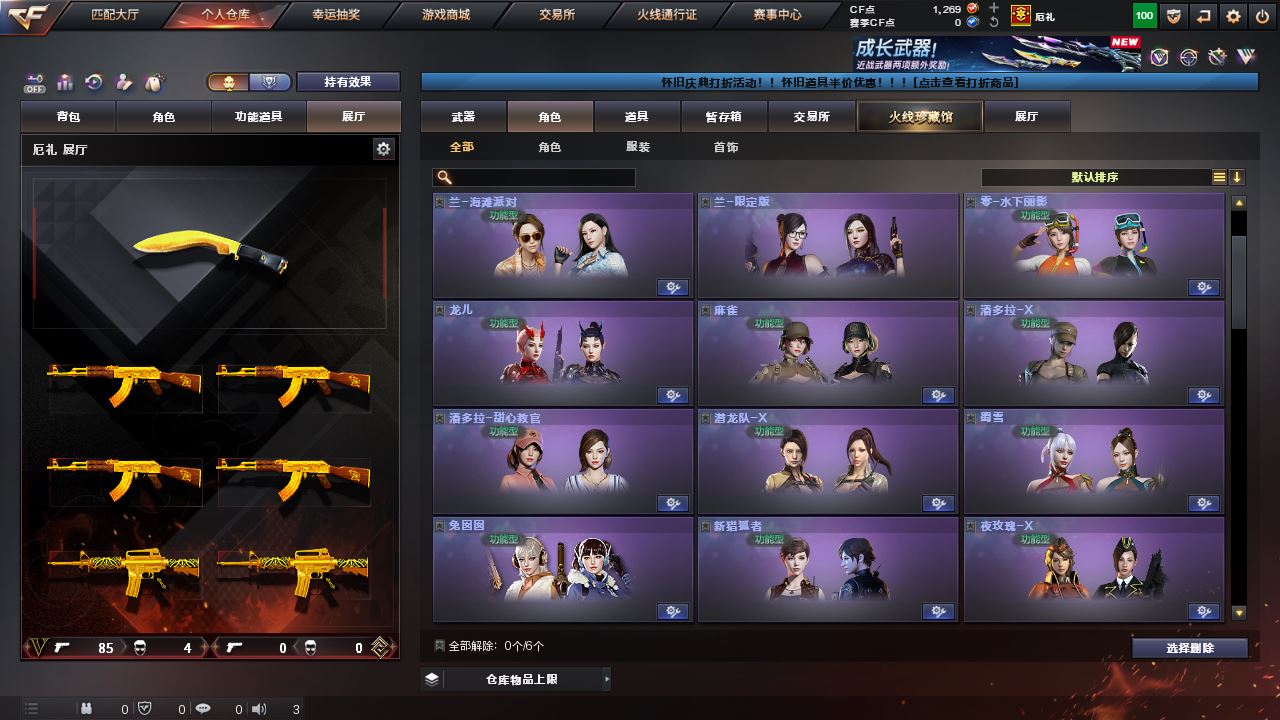This screenshot has width=1280, height=720.
Task: Switch to the 火线珍藏馆 collection tab
Action: (920, 117)
